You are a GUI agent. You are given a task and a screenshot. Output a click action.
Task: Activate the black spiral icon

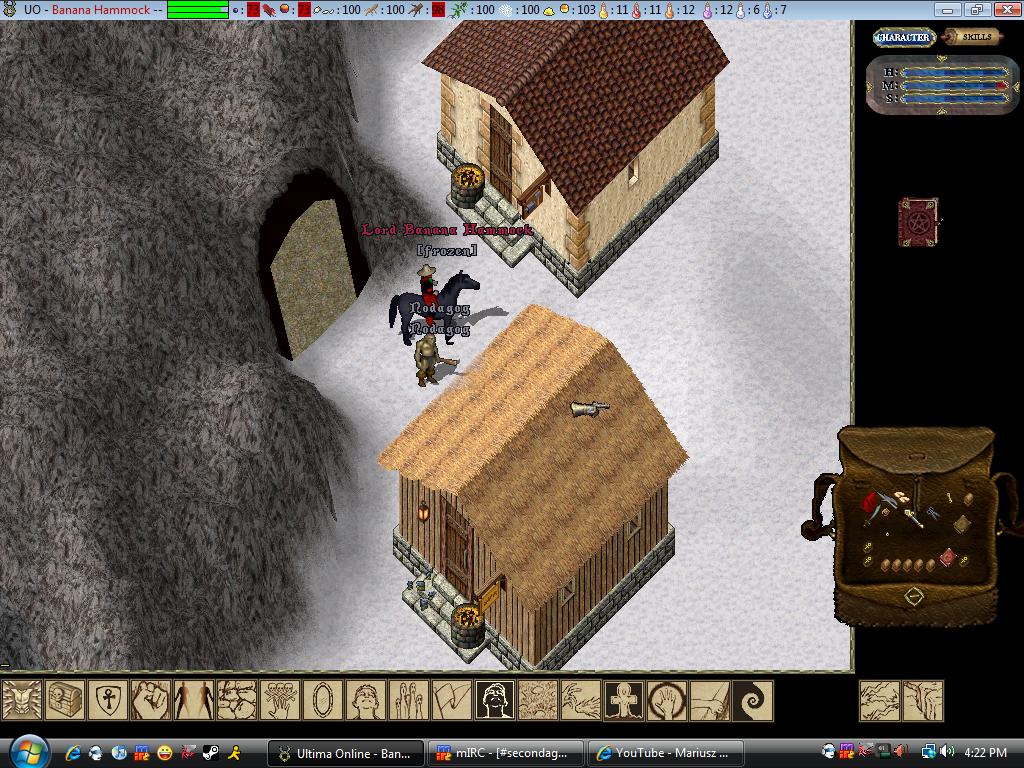point(753,700)
